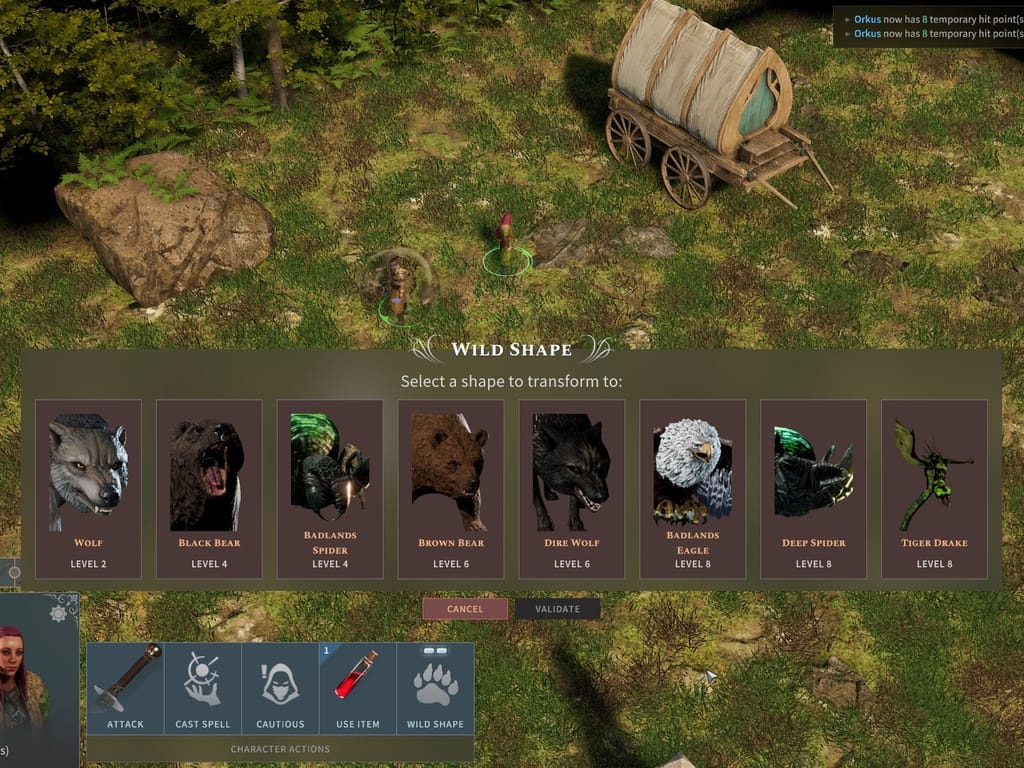This screenshot has height=768, width=1024.
Task: Pick the Badlands Spider shape
Action: [330, 488]
